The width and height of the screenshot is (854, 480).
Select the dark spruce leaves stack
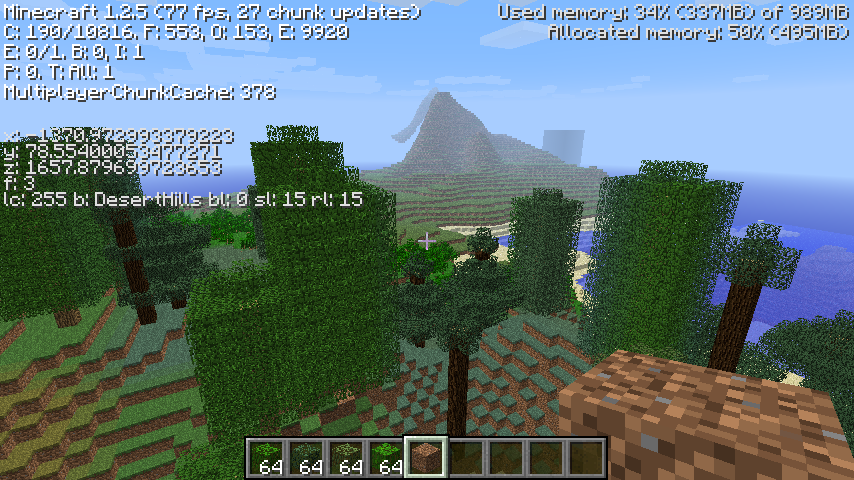point(305,457)
